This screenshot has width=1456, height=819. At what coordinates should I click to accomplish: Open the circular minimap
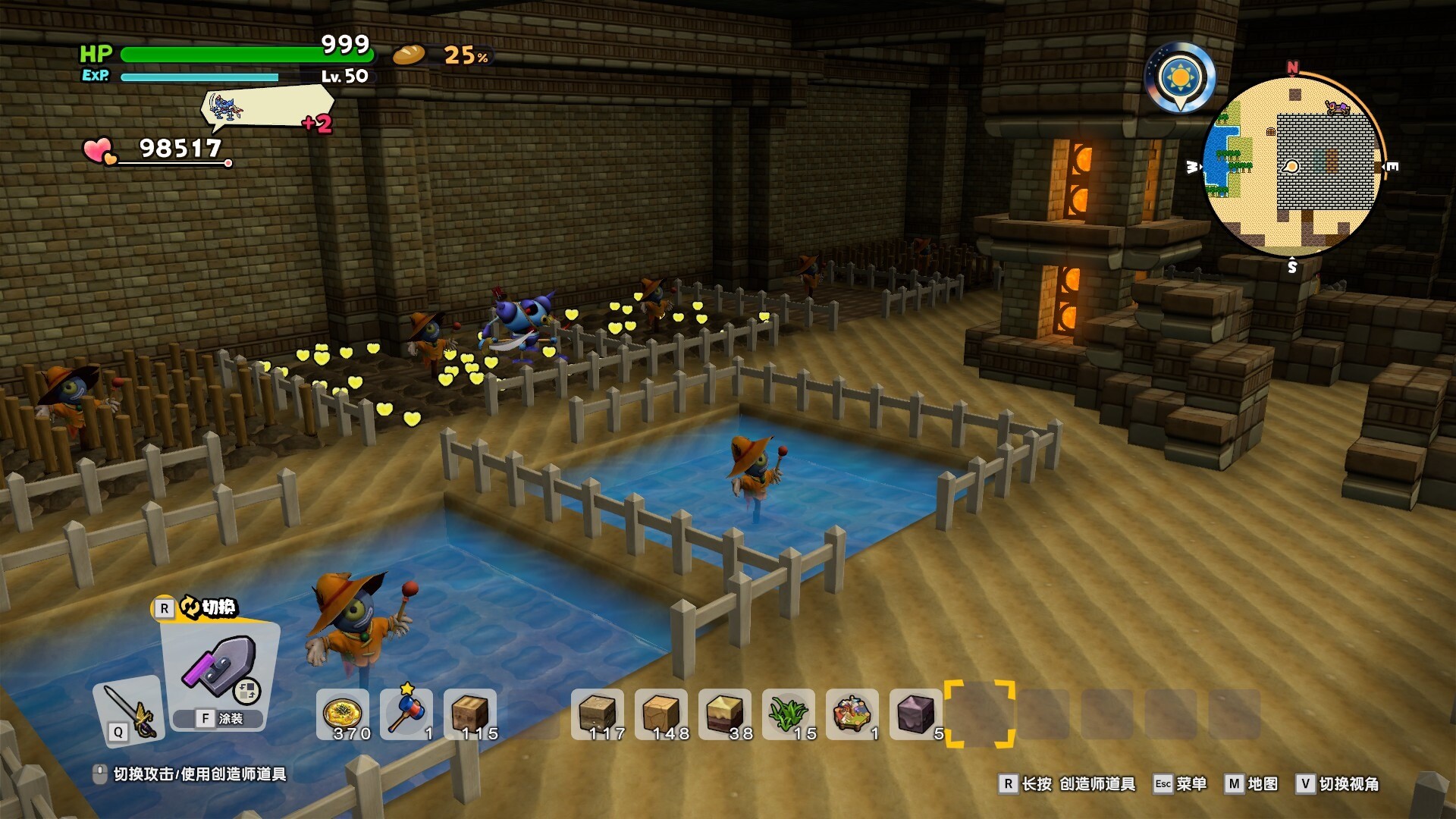[1292, 167]
